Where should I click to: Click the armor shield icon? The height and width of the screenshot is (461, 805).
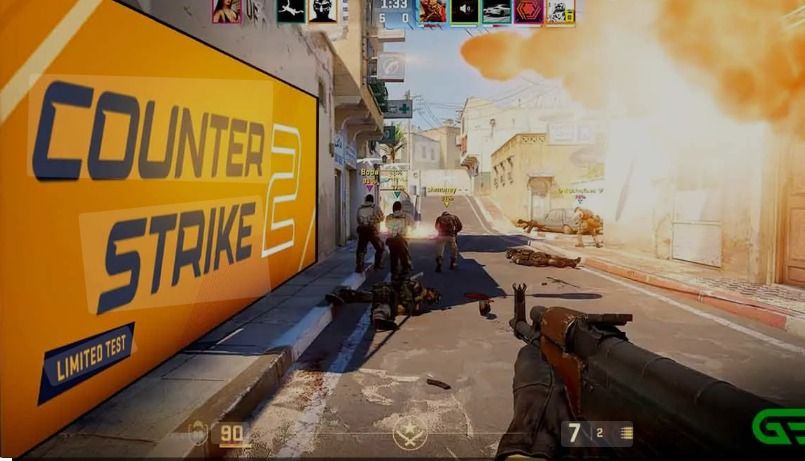(x=198, y=433)
